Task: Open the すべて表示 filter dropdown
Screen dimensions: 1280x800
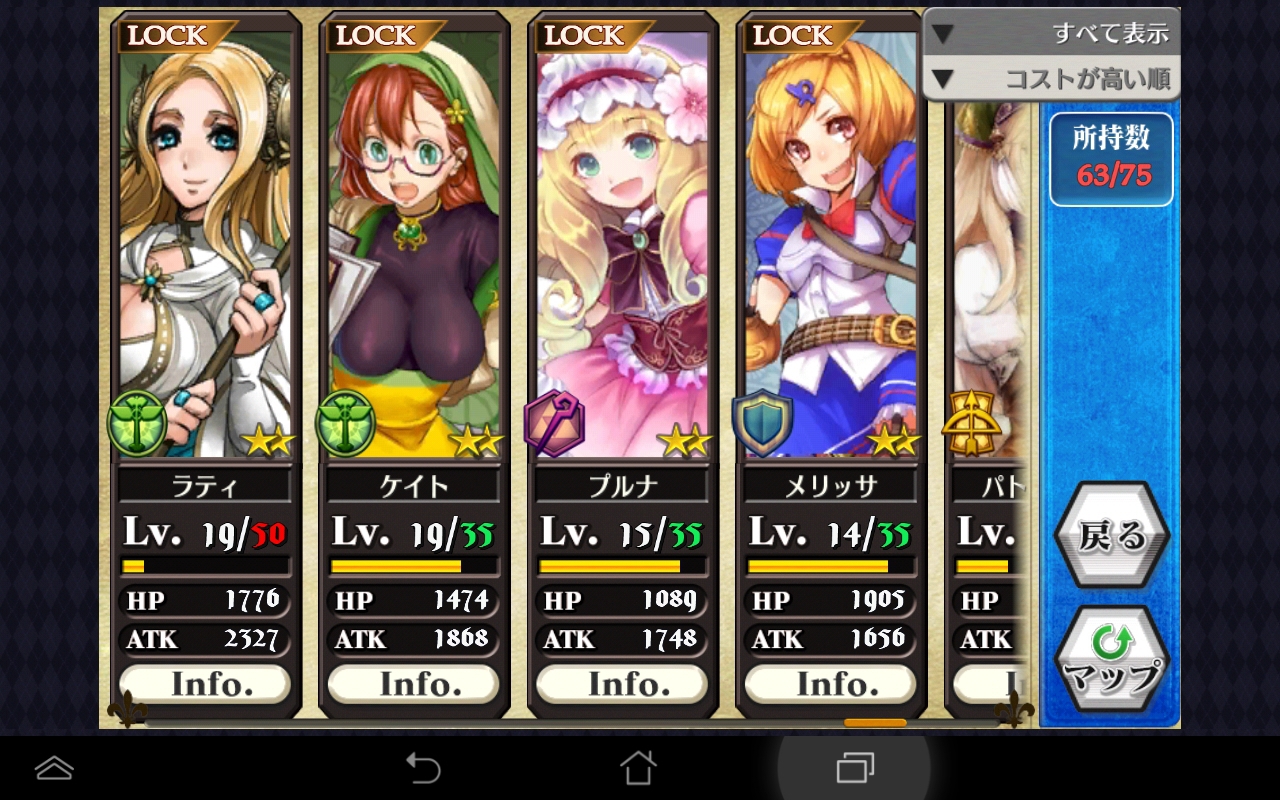Action: click(x=1051, y=33)
